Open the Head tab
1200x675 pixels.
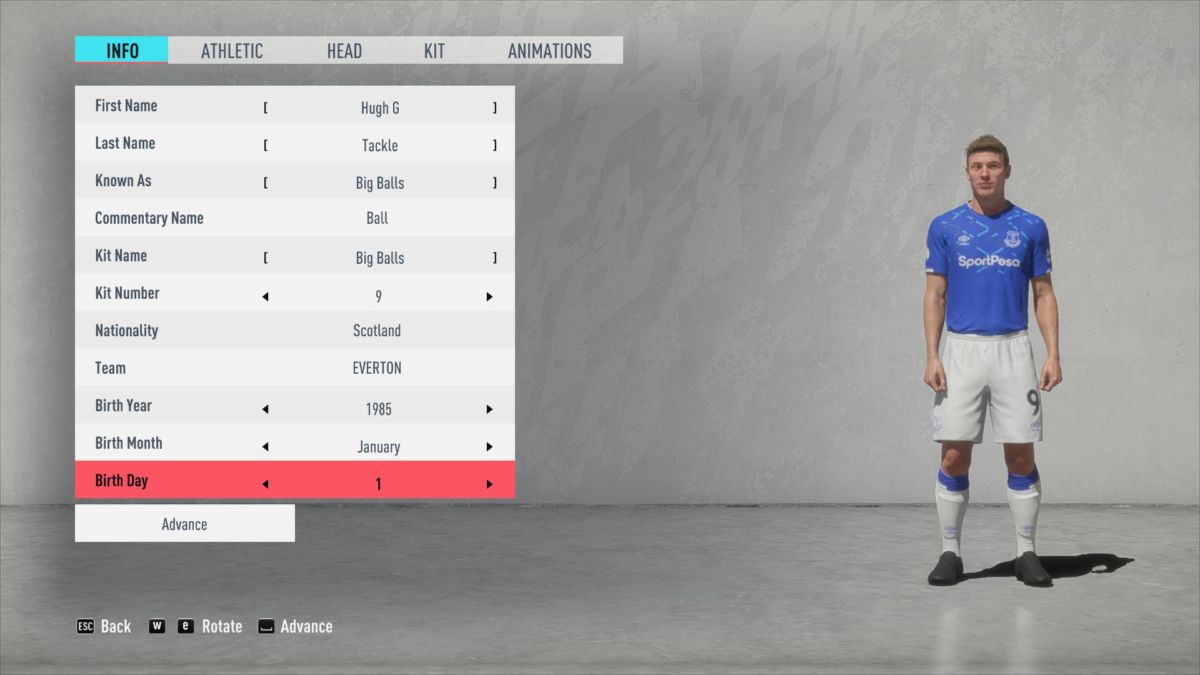(x=344, y=51)
